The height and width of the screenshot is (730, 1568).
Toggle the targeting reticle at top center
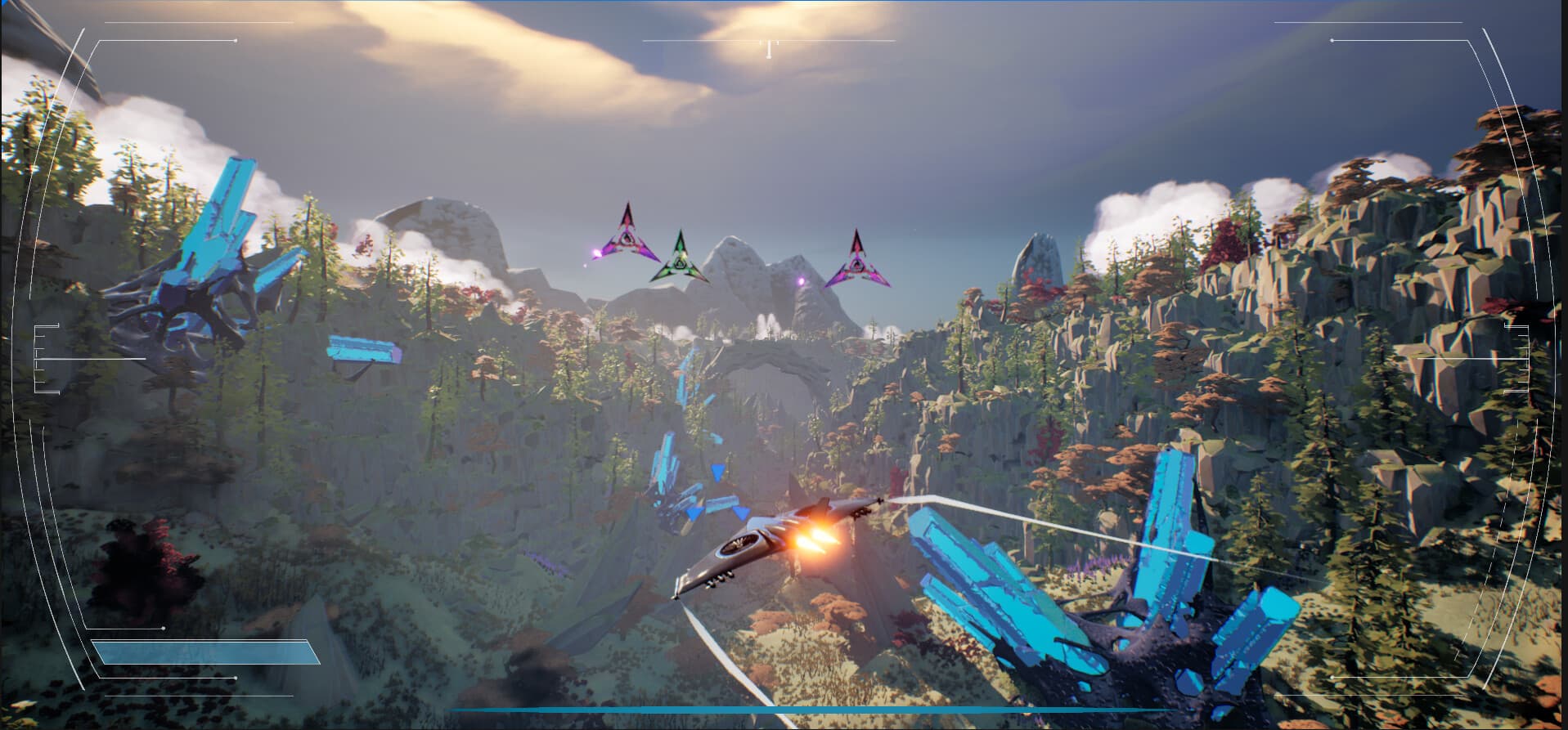pos(767,45)
